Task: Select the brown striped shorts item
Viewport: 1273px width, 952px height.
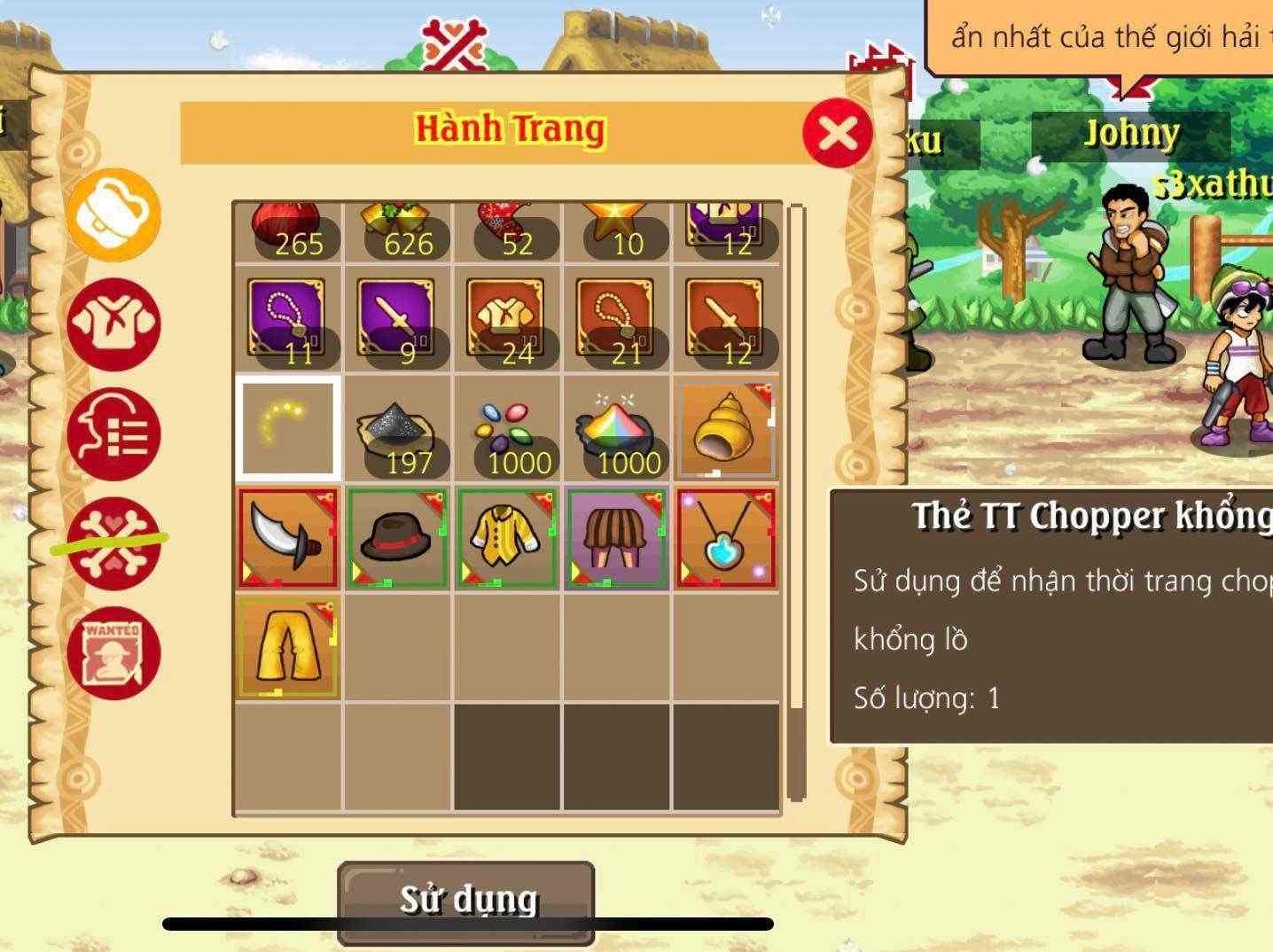Action: (617, 537)
